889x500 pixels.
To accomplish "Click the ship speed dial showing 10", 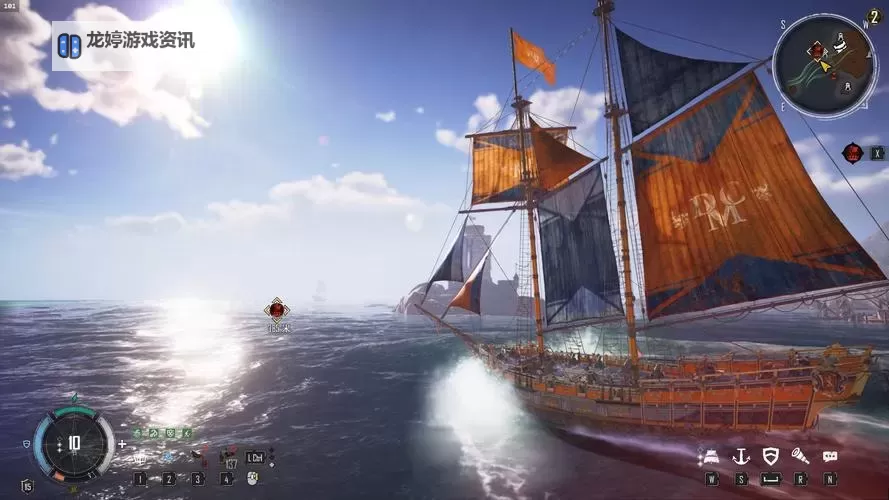I will click(73, 442).
